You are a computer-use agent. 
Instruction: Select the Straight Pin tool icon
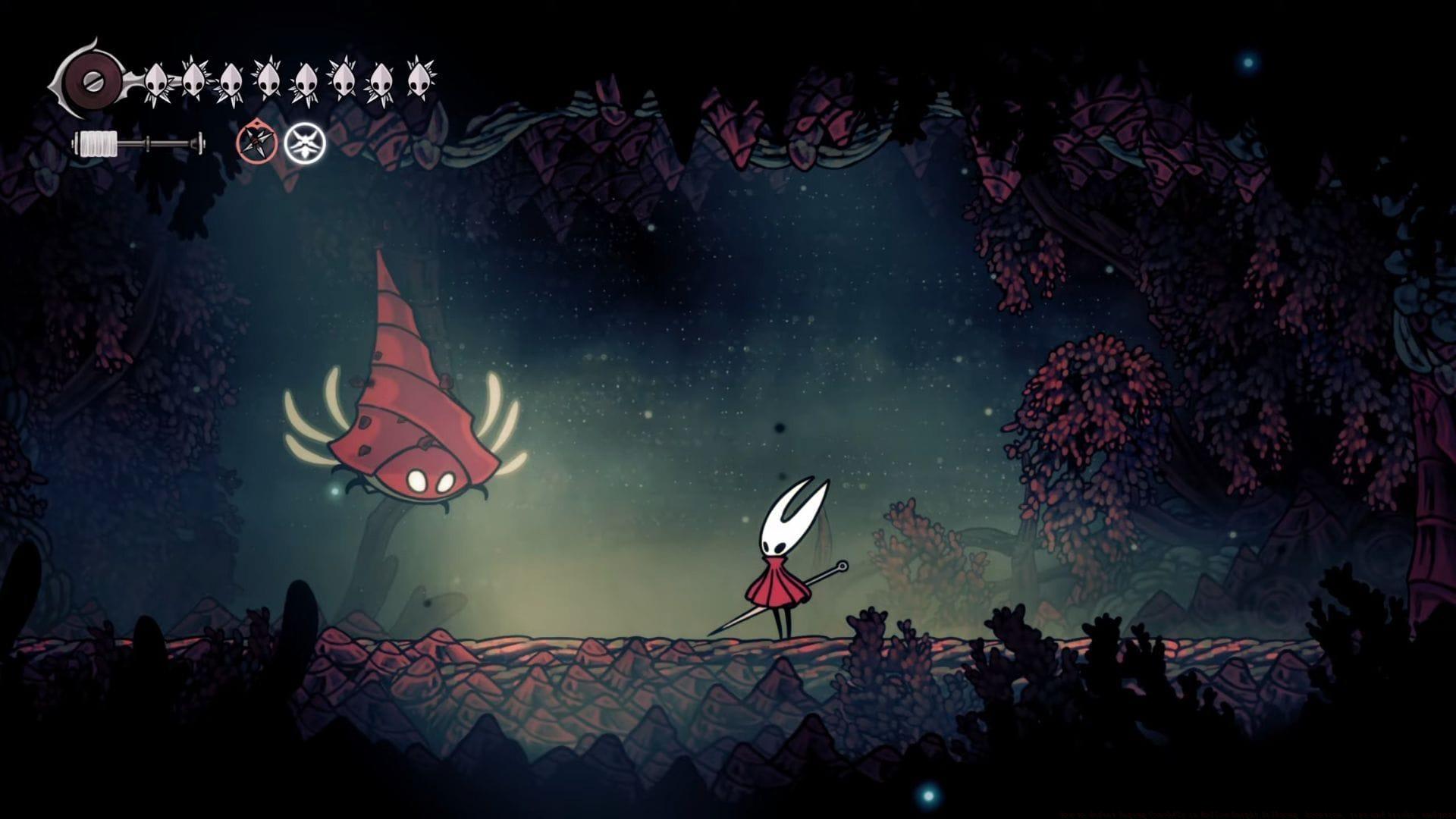coord(258,144)
